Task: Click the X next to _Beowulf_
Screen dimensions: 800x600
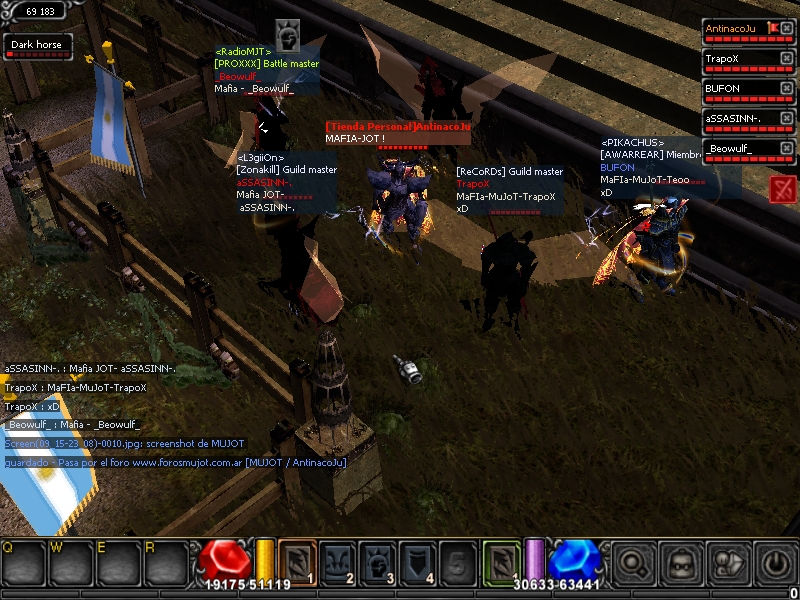Action: pyautogui.click(x=787, y=148)
